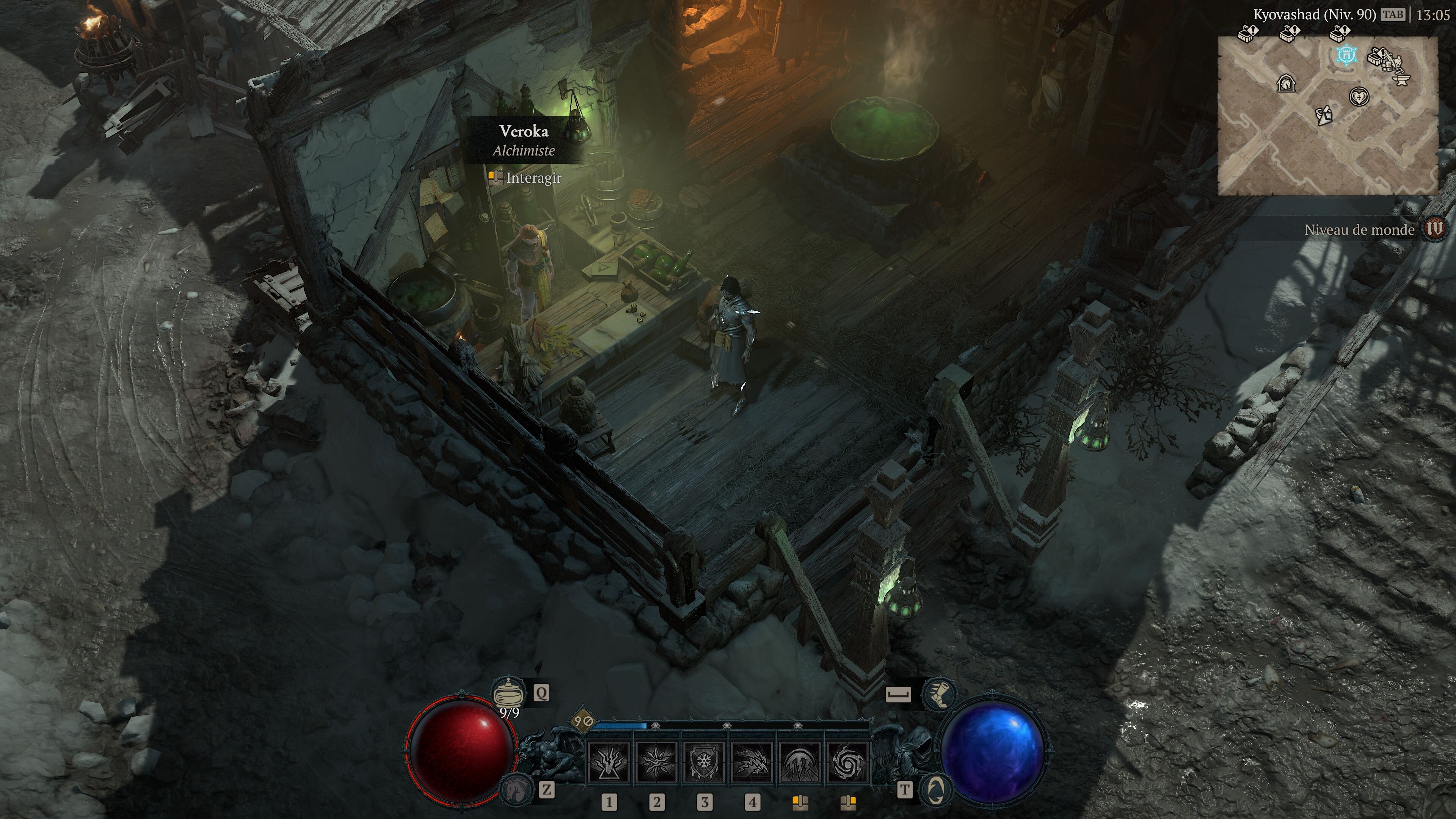Image resolution: width=1456 pixels, height=819 pixels.
Task: Use the snowflake shield skill
Action: [x=704, y=762]
